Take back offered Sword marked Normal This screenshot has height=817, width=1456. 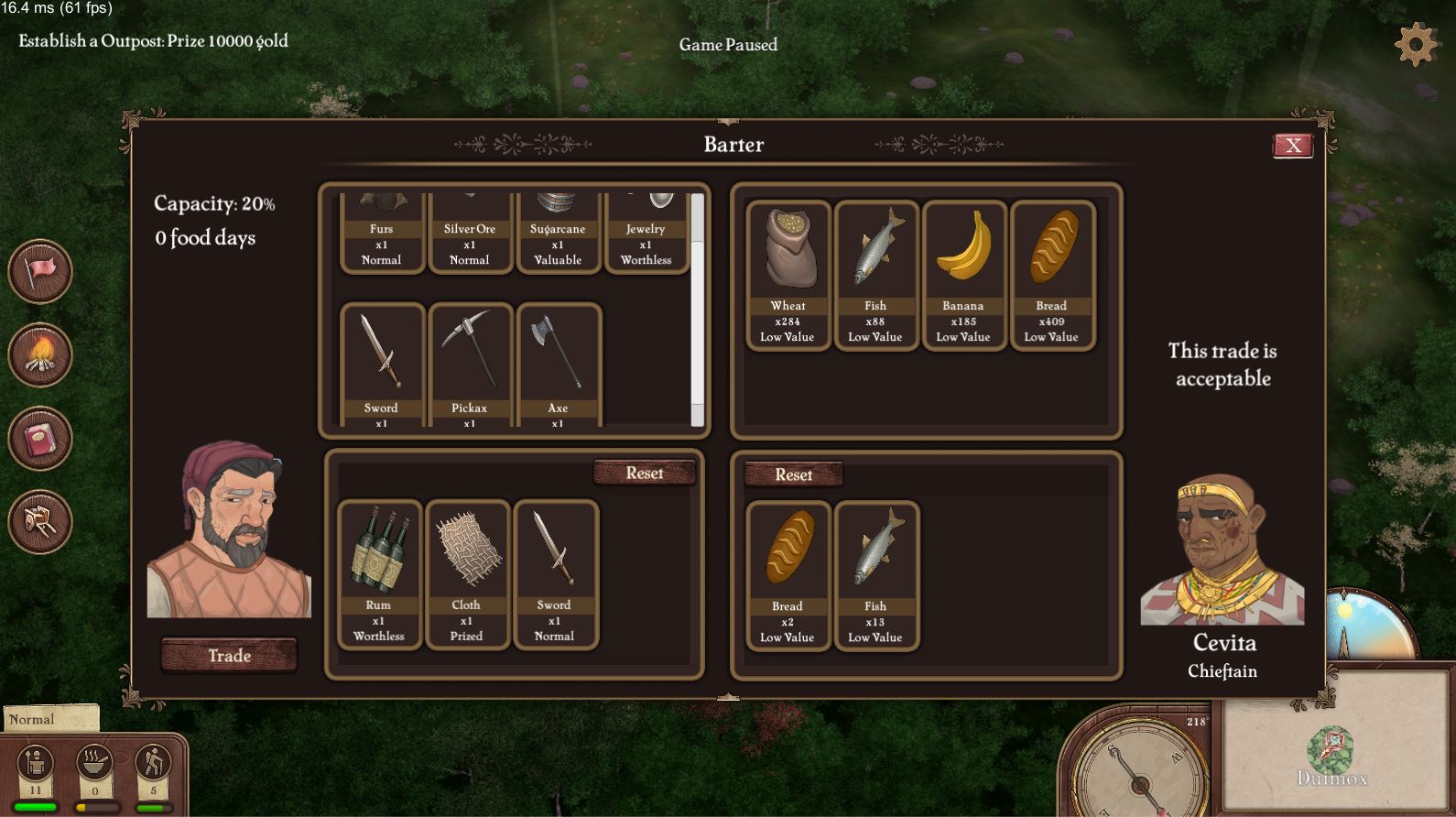(554, 574)
